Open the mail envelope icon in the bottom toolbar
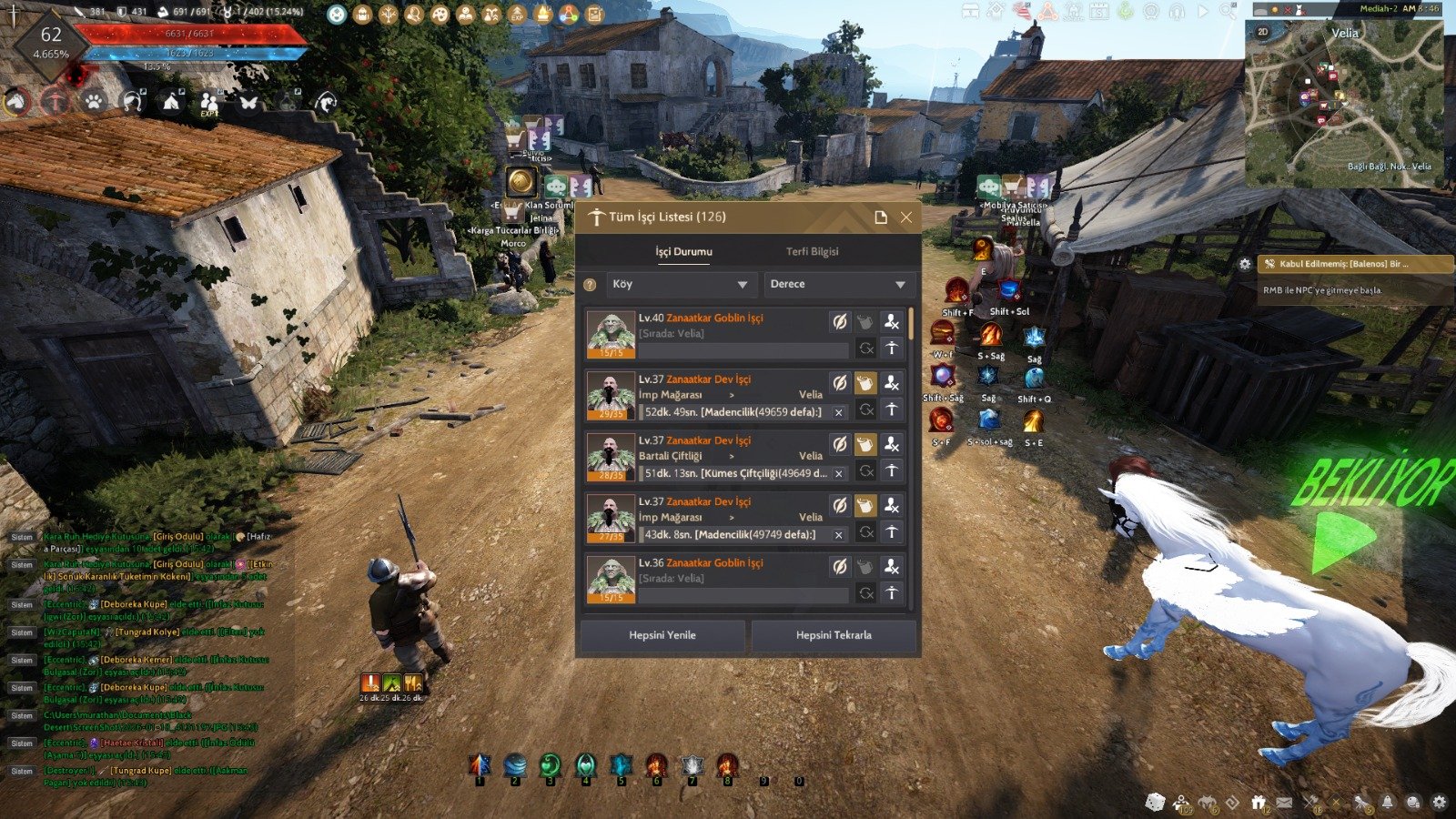 tap(1285, 803)
